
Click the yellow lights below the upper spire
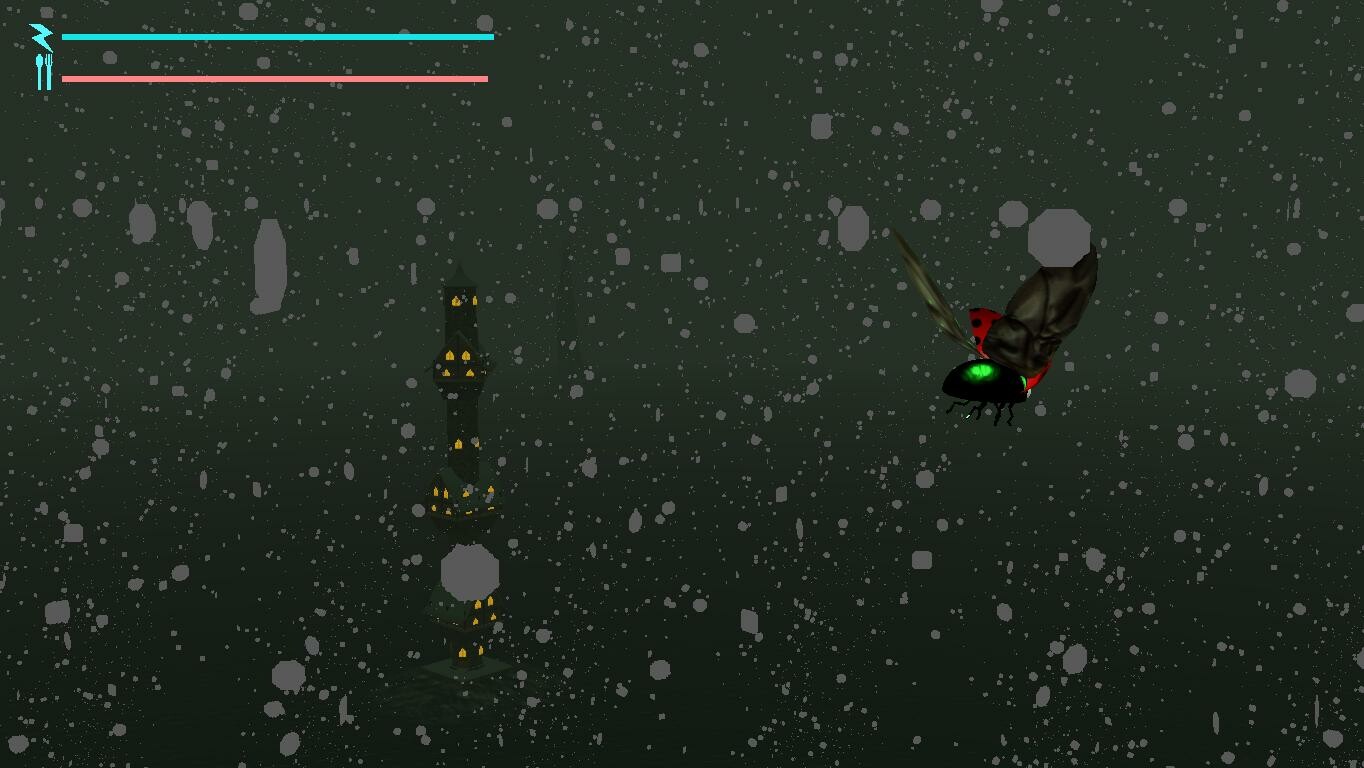click(460, 300)
